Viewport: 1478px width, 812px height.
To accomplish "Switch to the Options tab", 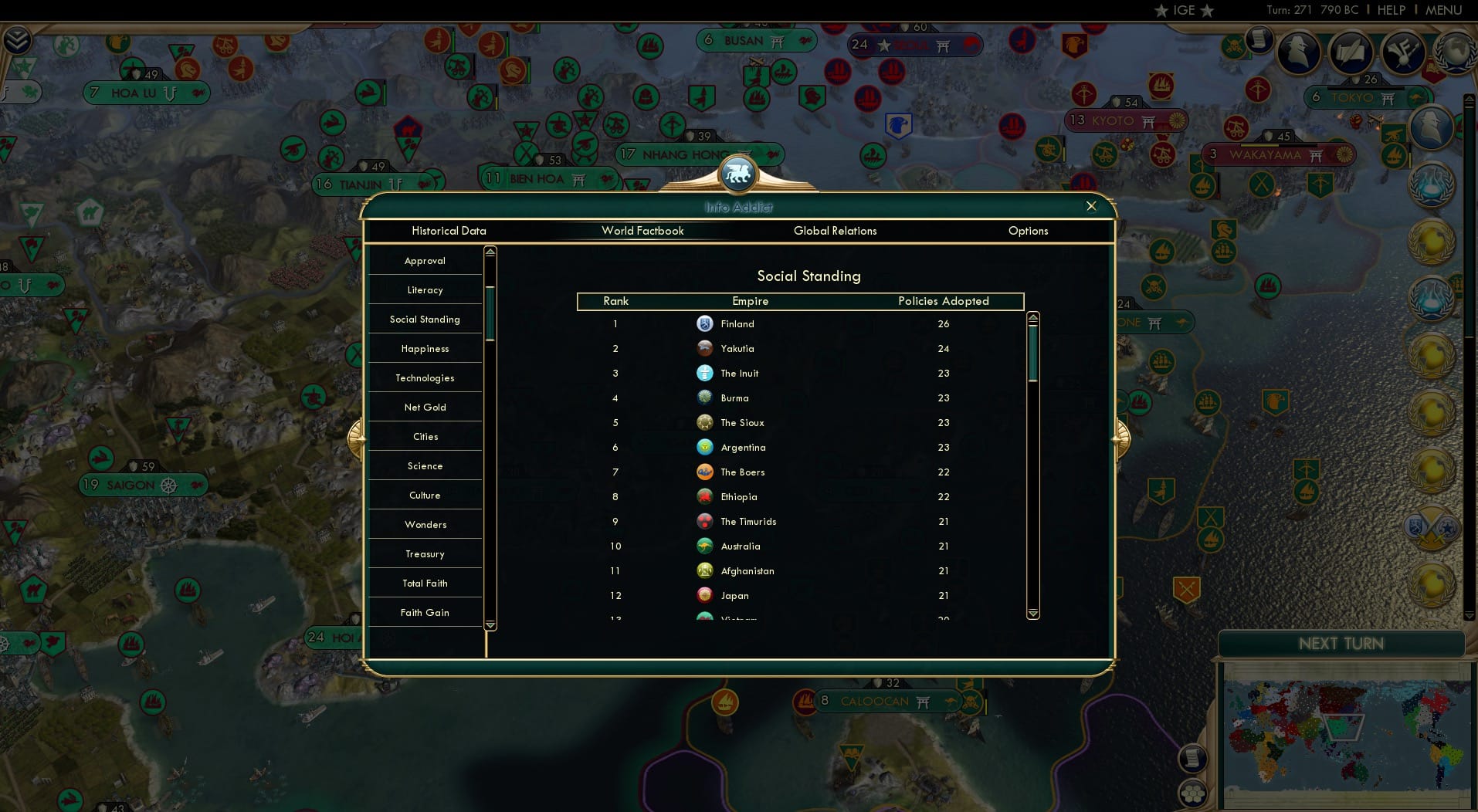I will [1028, 231].
